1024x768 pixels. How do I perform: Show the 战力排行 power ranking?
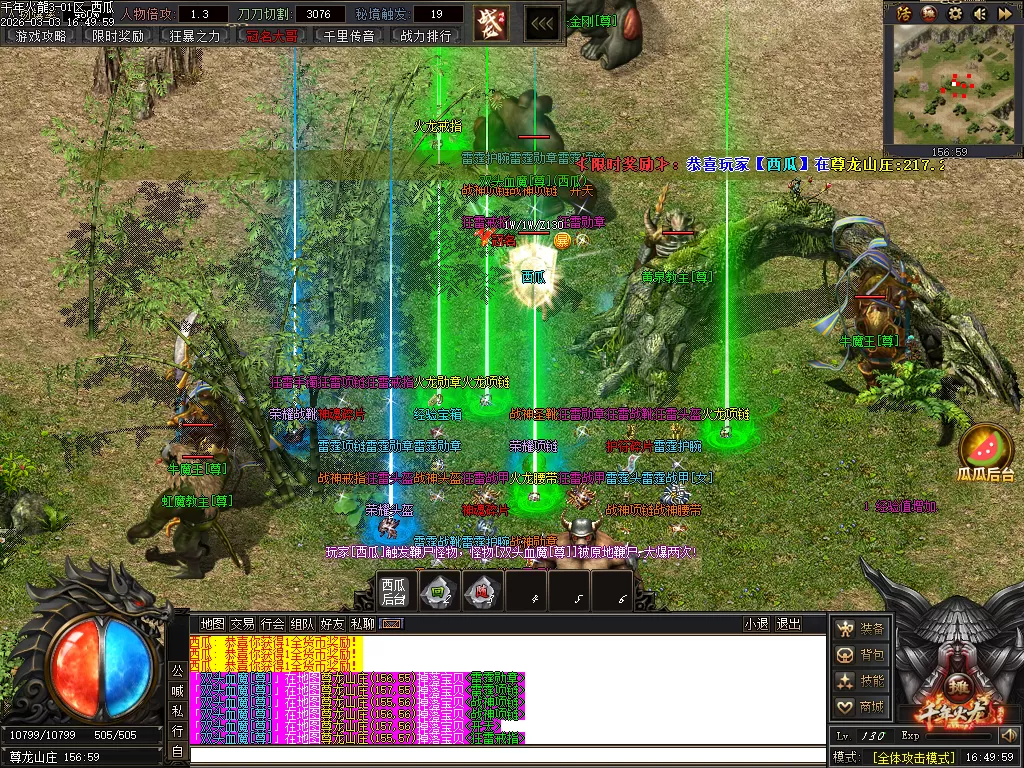[426, 36]
